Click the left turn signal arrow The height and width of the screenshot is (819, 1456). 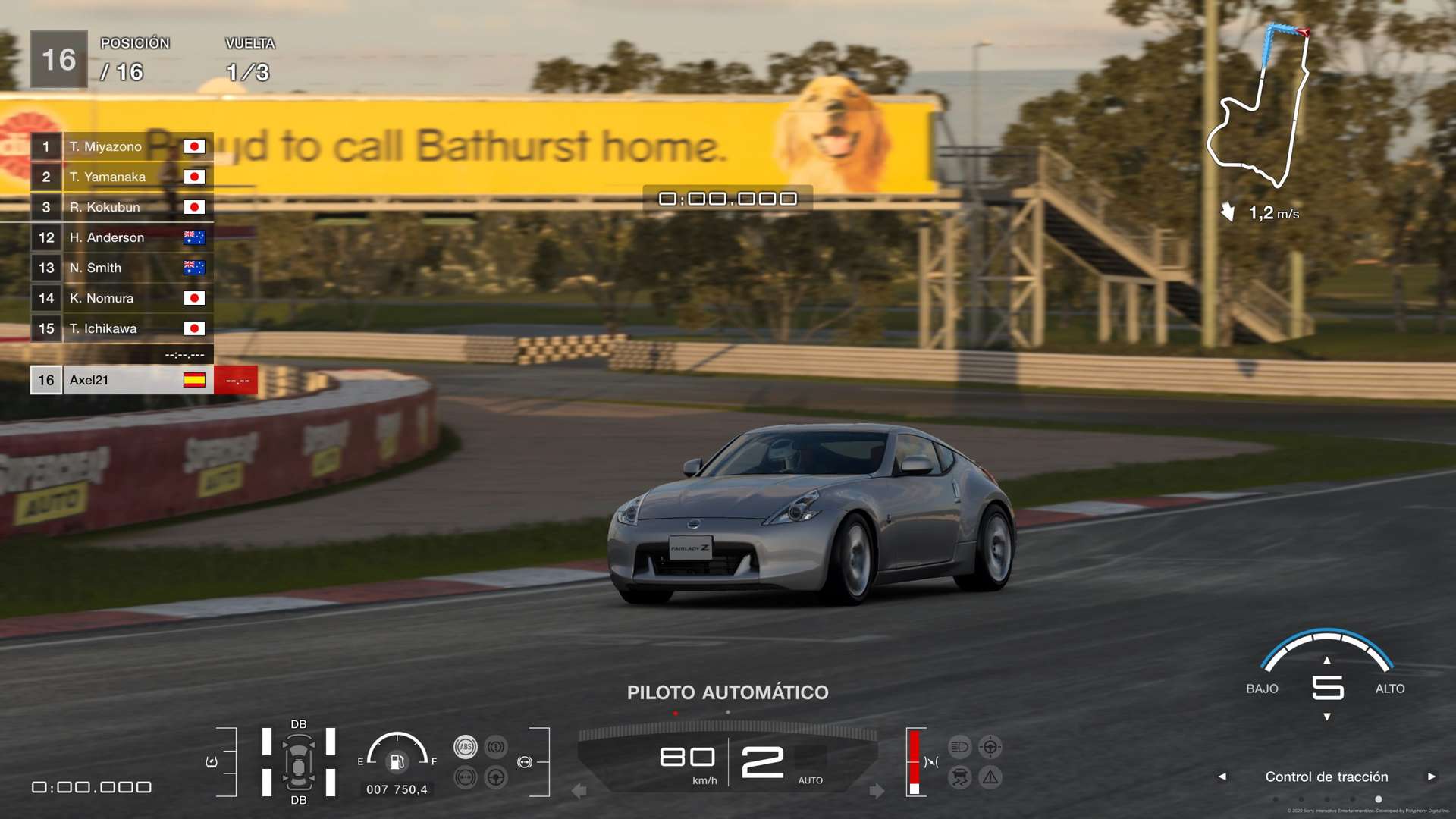point(579,791)
